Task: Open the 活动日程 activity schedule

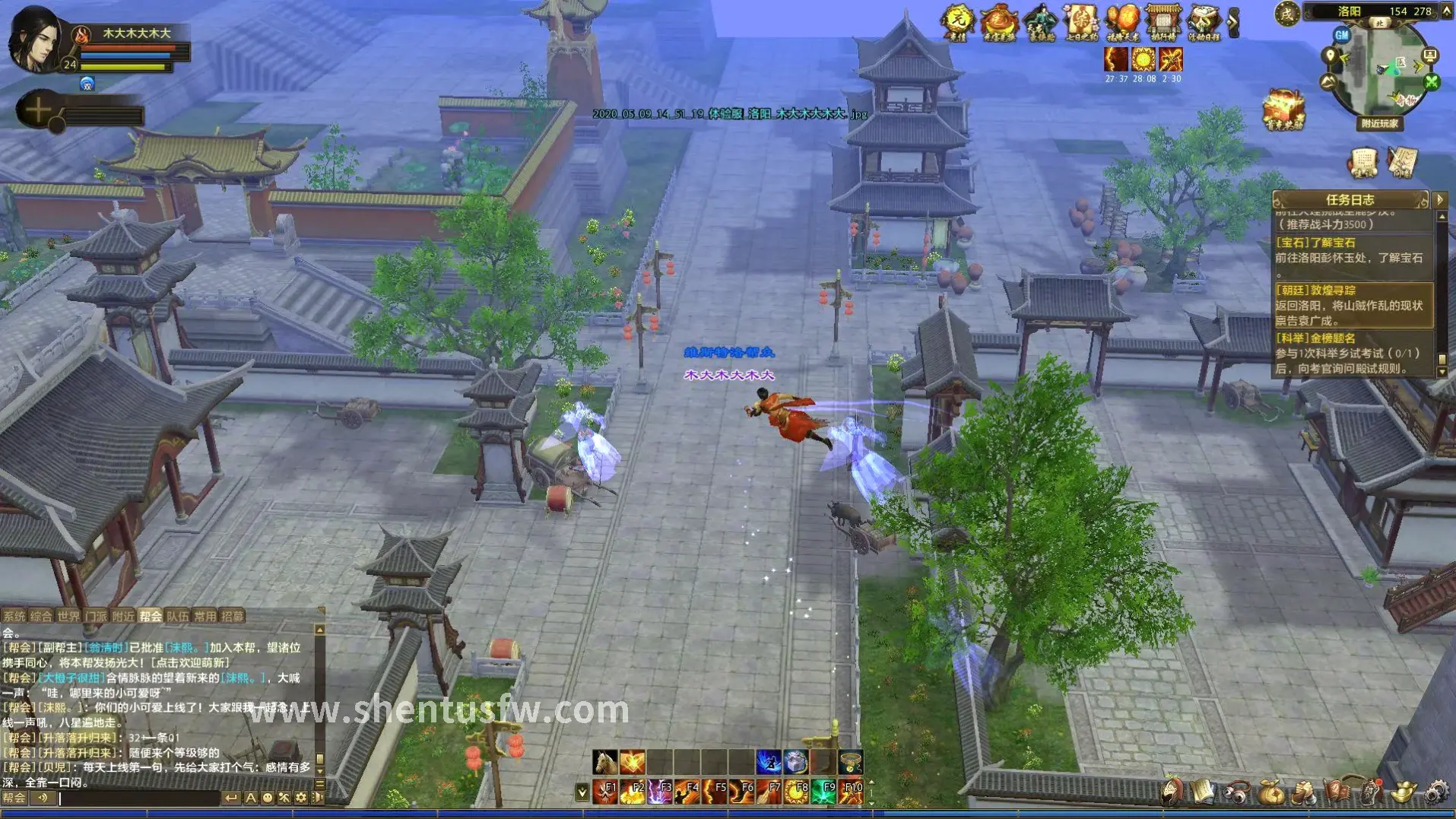Action: pyautogui.click(x=1204, y=23)
